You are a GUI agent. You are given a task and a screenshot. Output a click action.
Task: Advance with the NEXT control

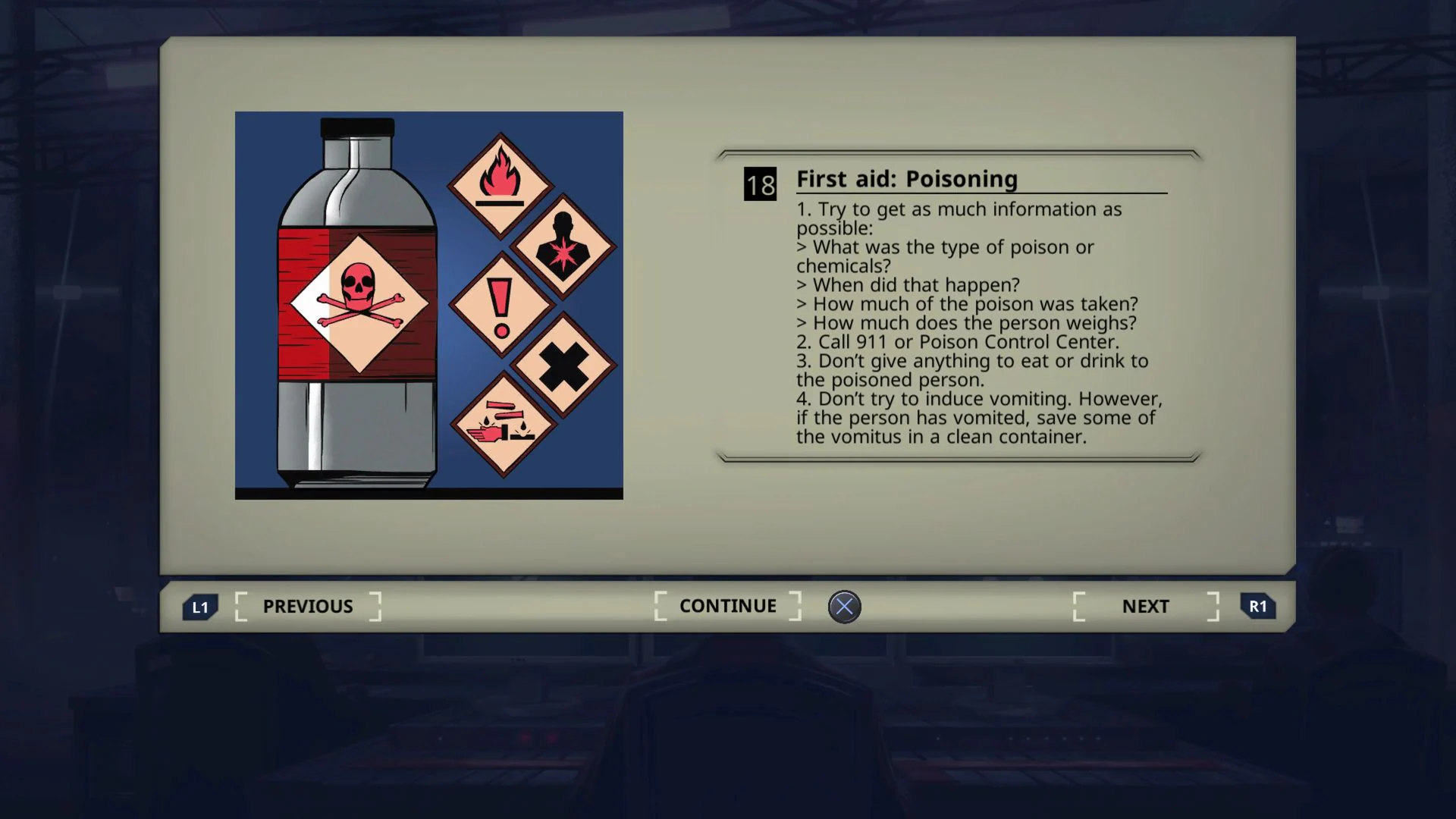coord(1145,606)
